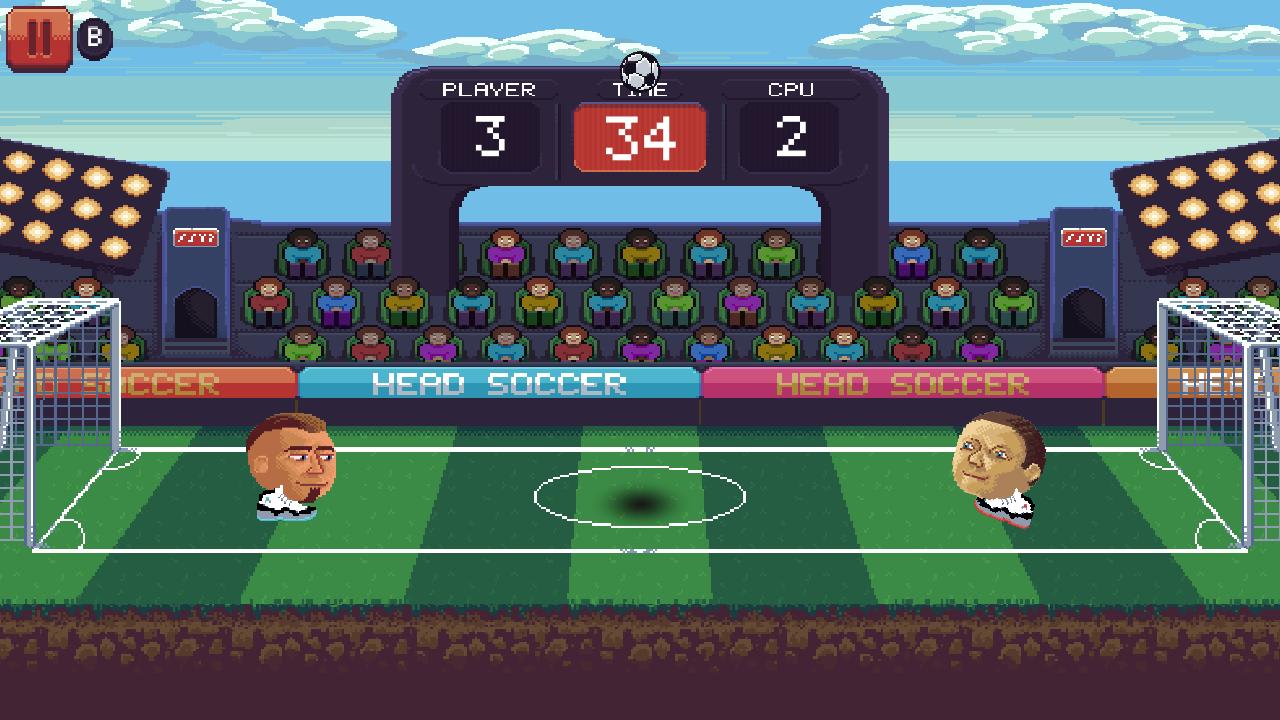The height and width of the screenshot is (720, 1280).
Task: Pause the game
Action: click(x=38, y=39)
